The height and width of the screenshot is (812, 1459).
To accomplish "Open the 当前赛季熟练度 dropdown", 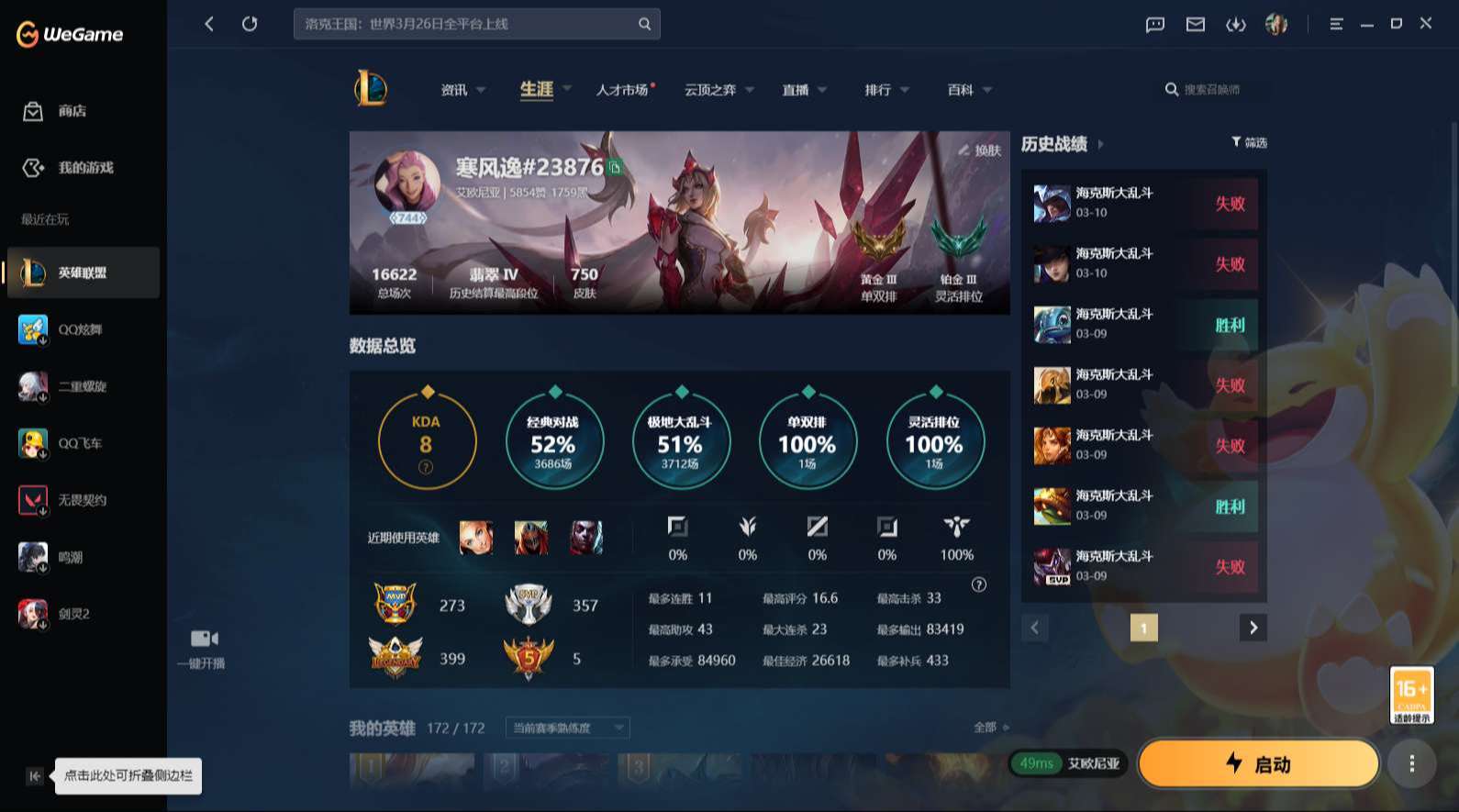I will 565,727.
